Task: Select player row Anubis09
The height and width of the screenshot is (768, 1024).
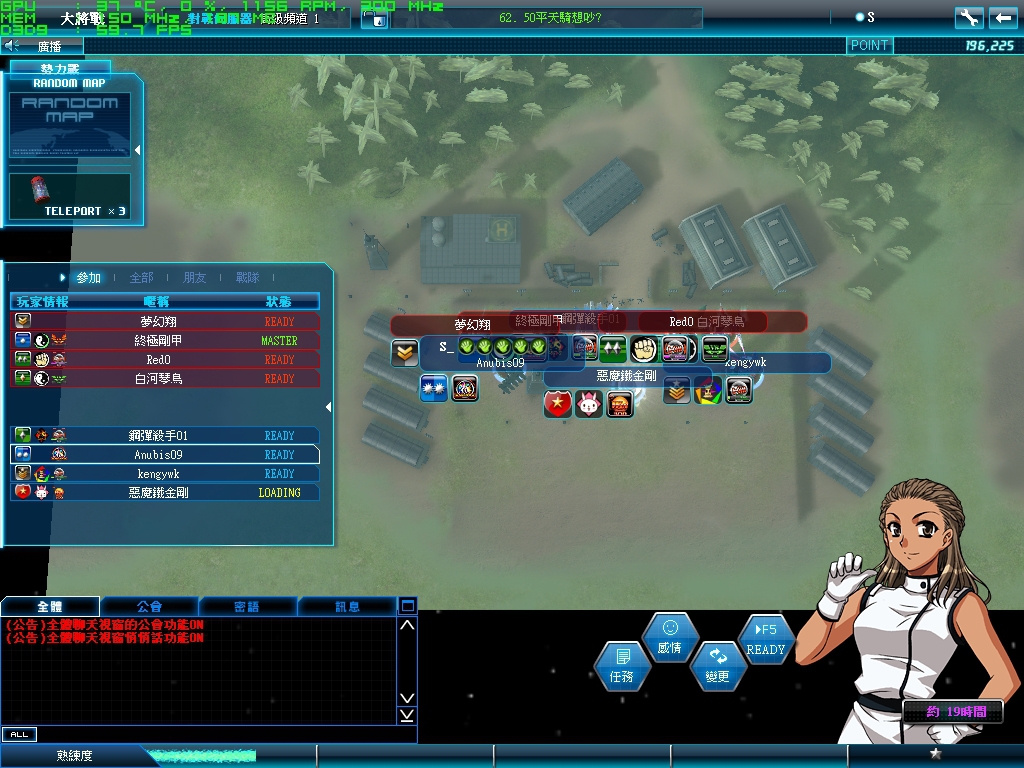Action: [x=165, y=454]
